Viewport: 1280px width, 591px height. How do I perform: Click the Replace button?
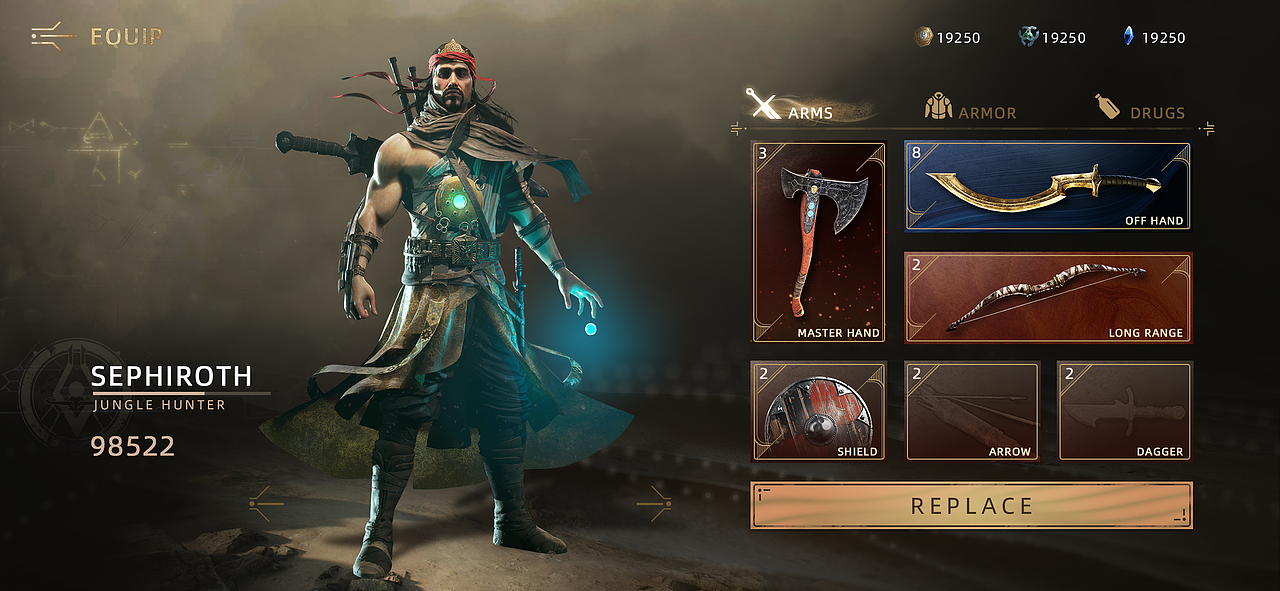pyautogui.click(x=971, y=505)
